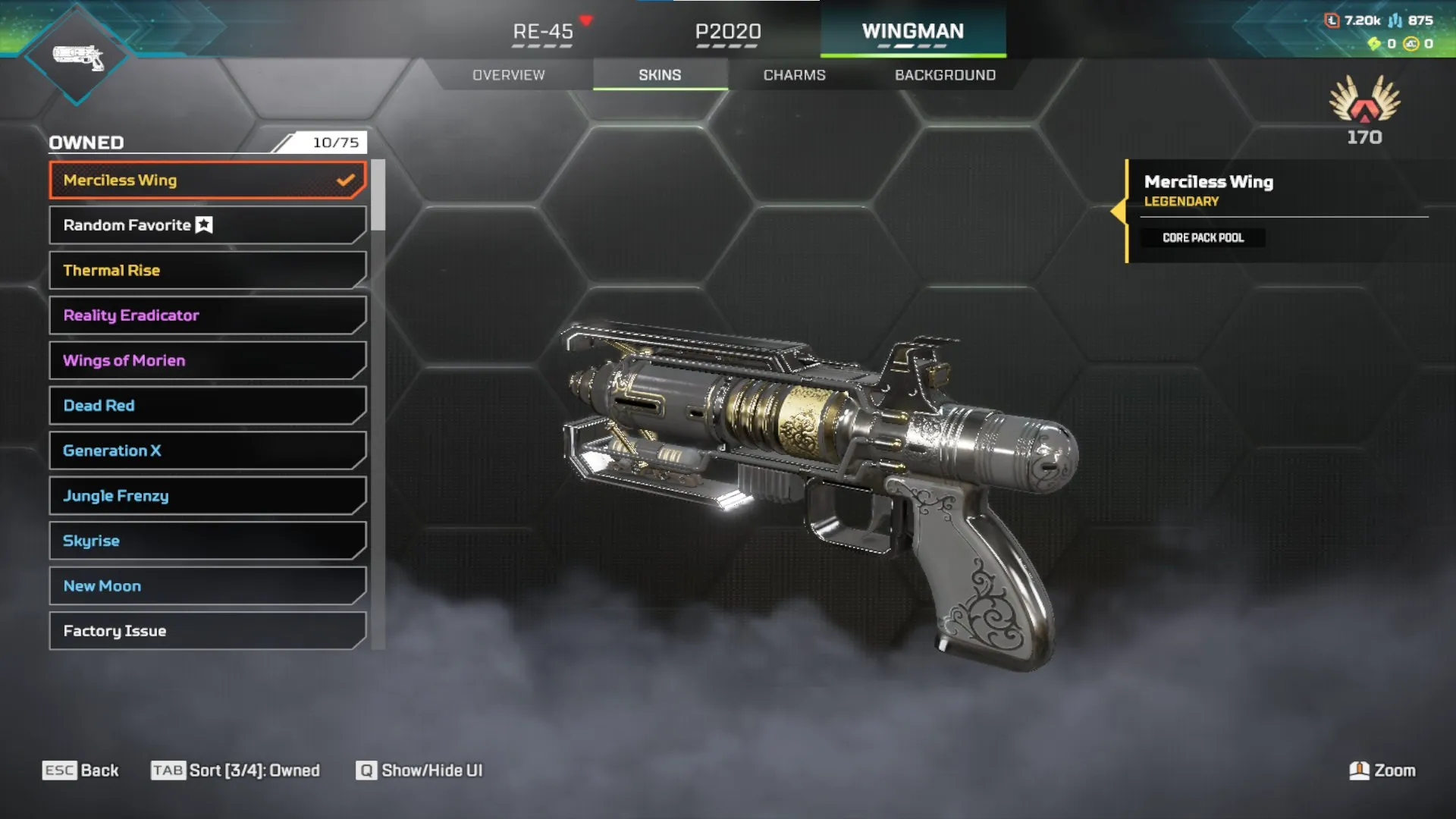Switch to the Charms tab
This screenshot has height=819, width=1456.
794,75
